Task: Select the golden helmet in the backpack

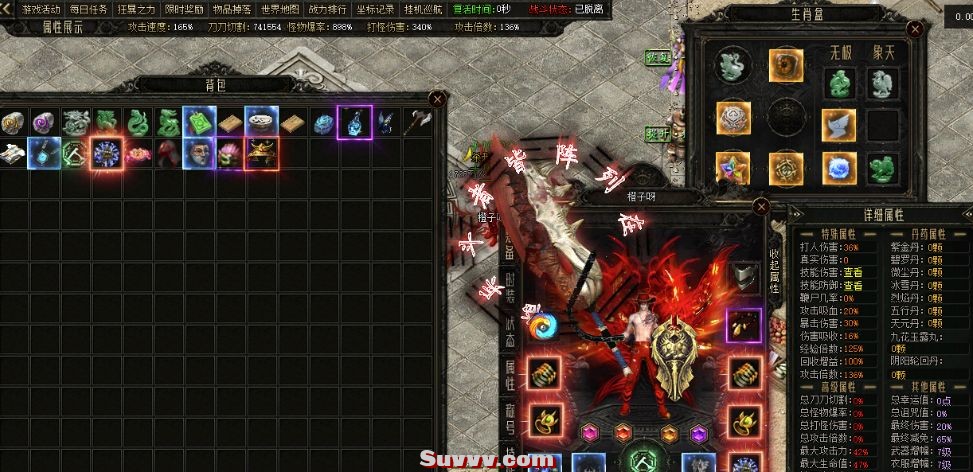Action: 261,153
